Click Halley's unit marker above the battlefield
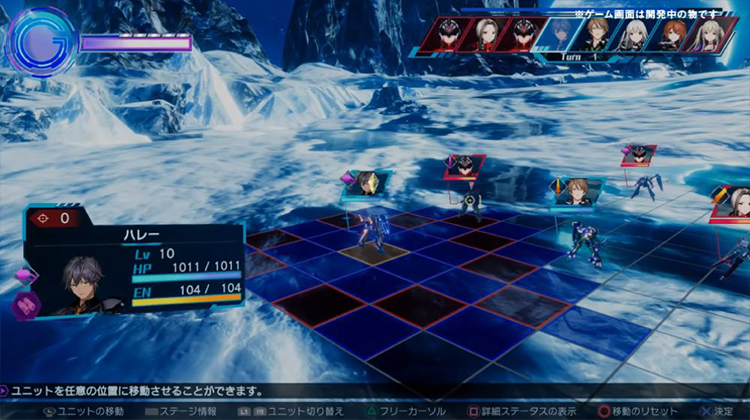The image size is (750, 420). (368, 182)
